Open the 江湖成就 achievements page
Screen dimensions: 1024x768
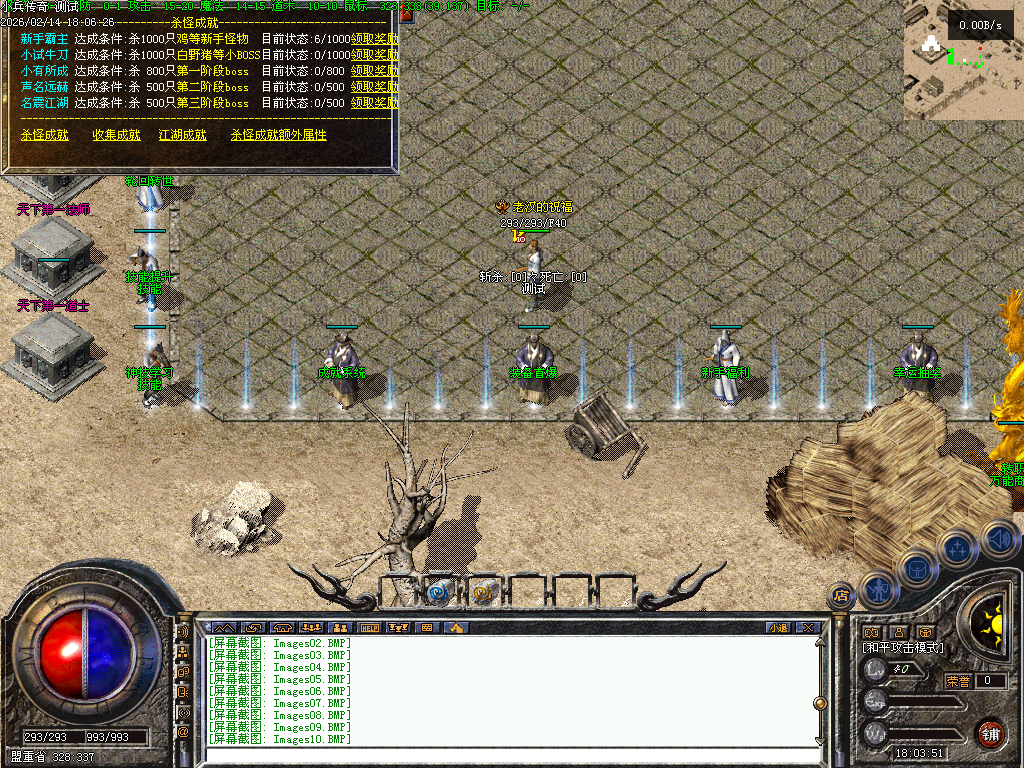point(182,135)
